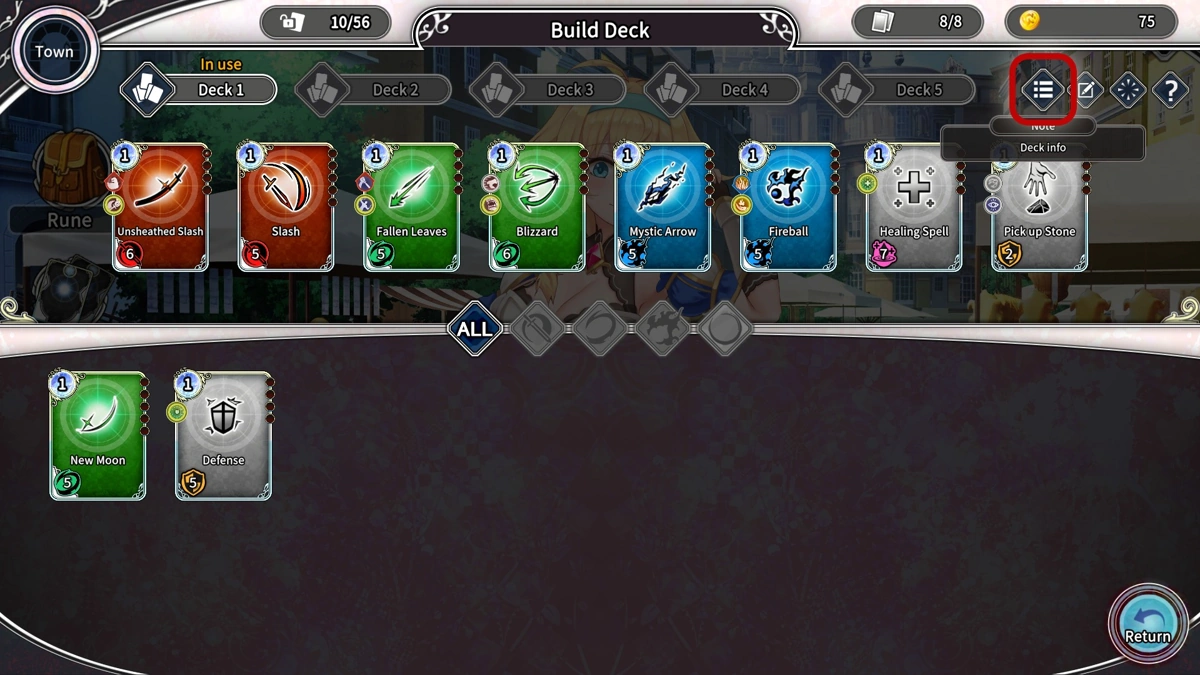Screen dimensions: 1200x675
Task: Choose the Blizzard card
Action: (537, 207)
